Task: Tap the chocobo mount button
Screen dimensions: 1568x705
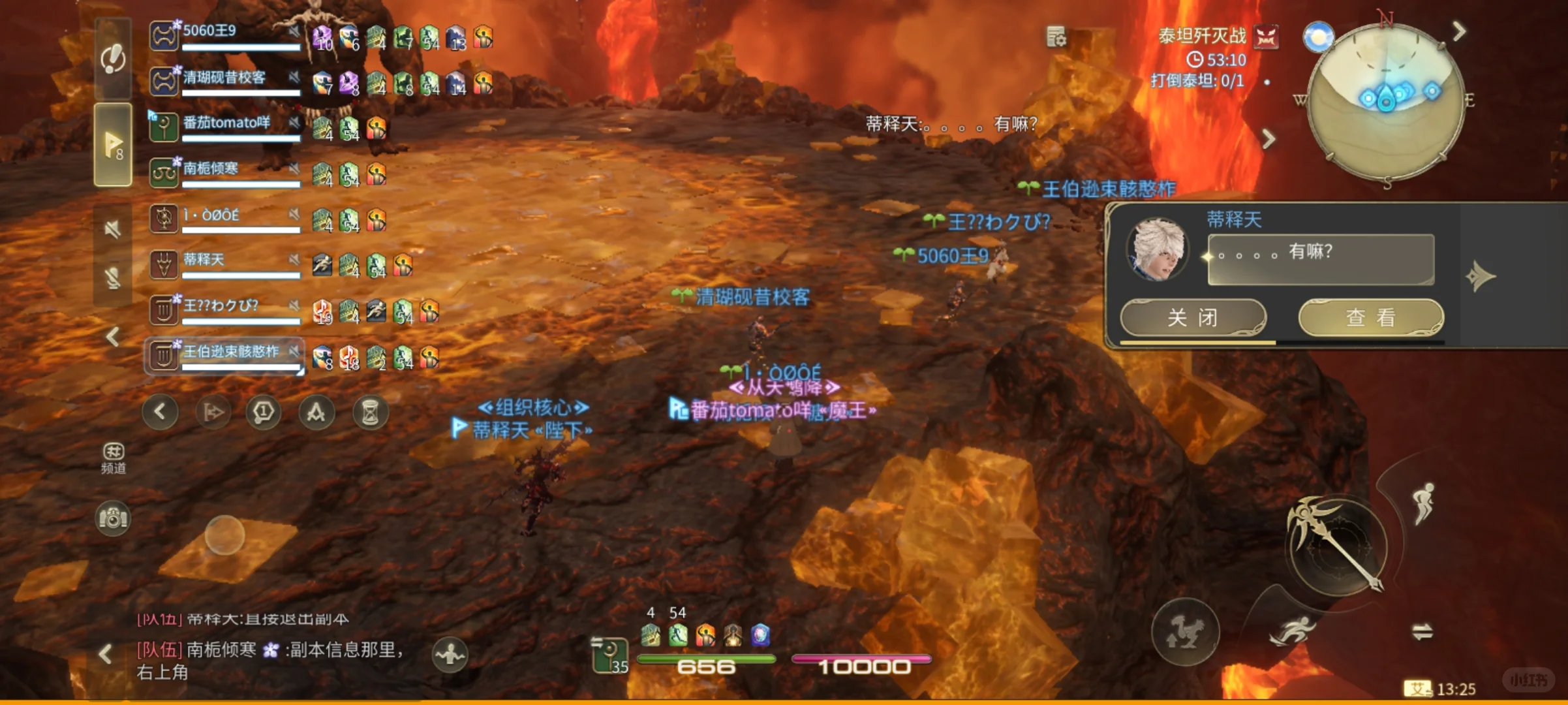Action: [1184, 632]
